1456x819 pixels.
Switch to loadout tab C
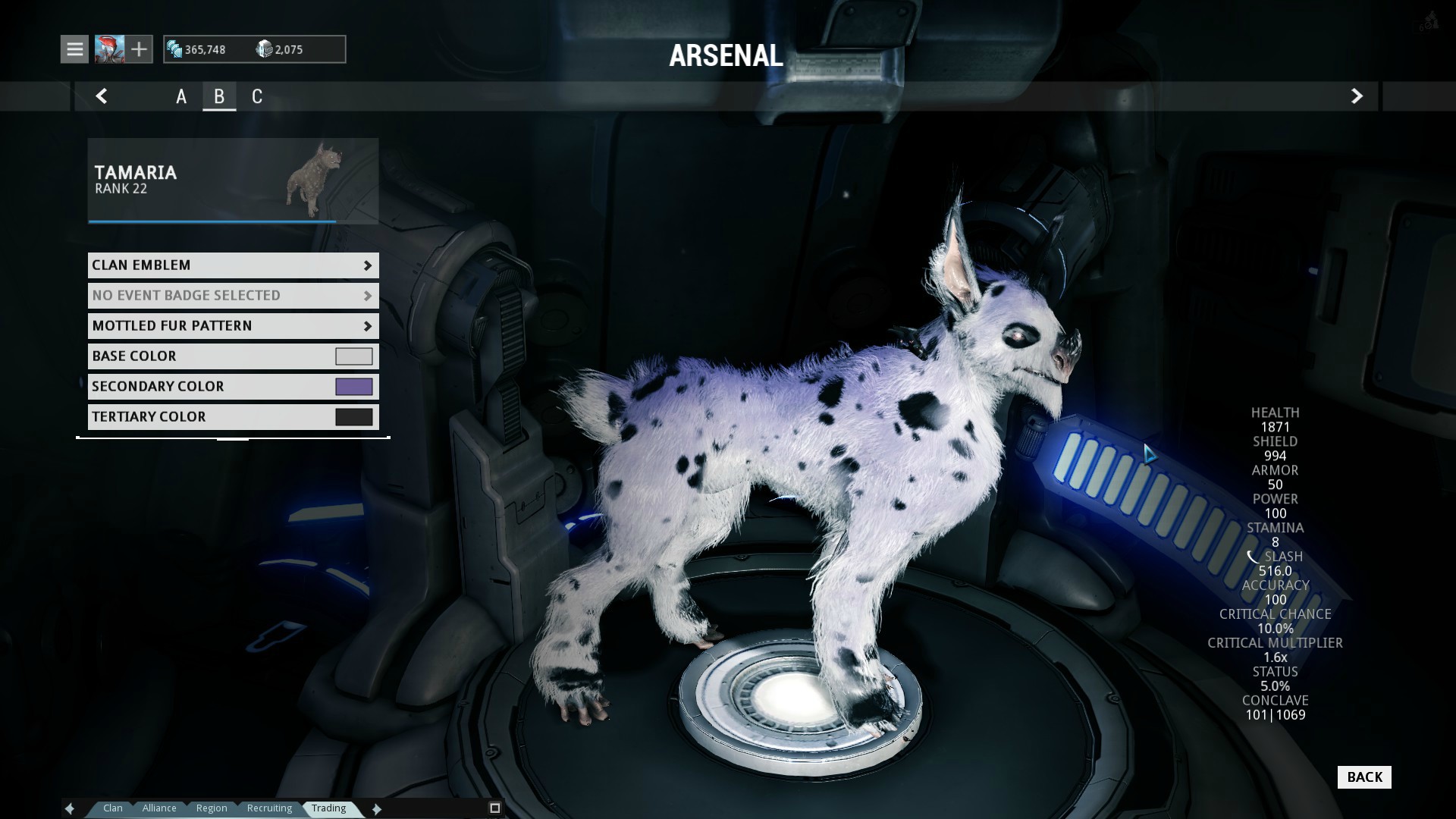[257, 96]
